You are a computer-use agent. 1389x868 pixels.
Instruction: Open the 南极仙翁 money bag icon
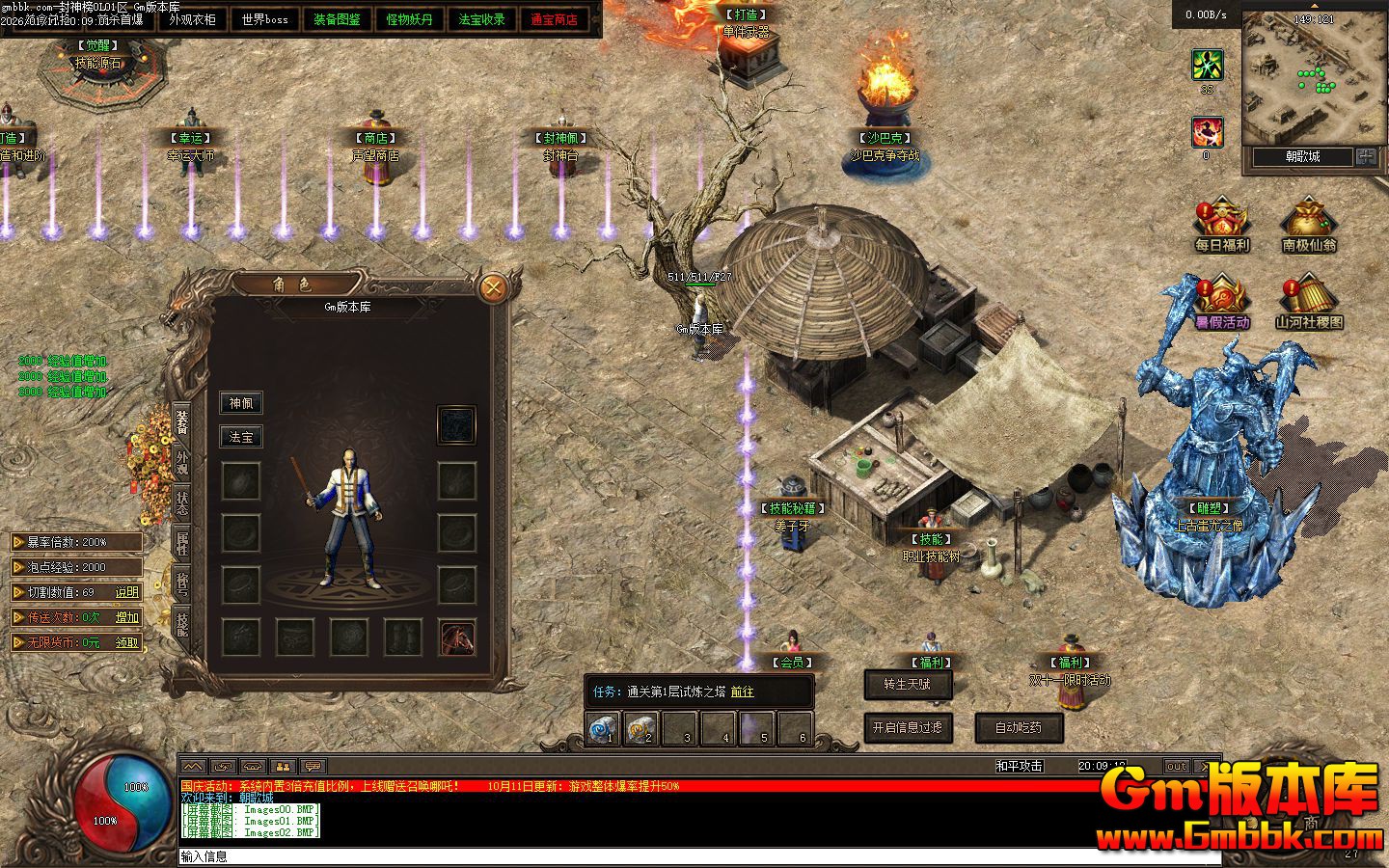pyautogui.click(x=1309, y=226)
